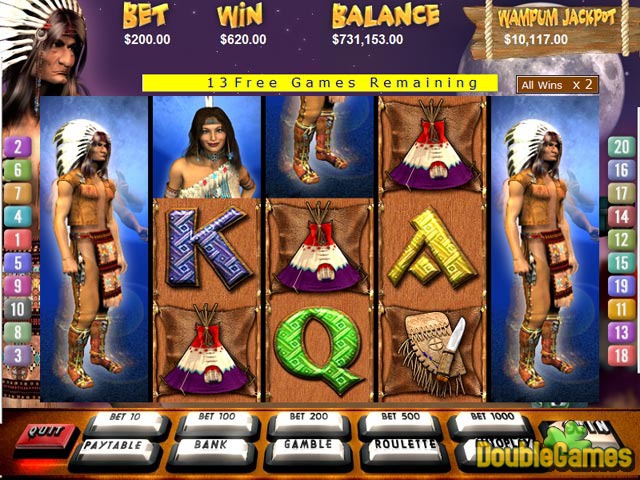Click payline number 19 marker
The image size is (640, 480).
pos(622,286)
